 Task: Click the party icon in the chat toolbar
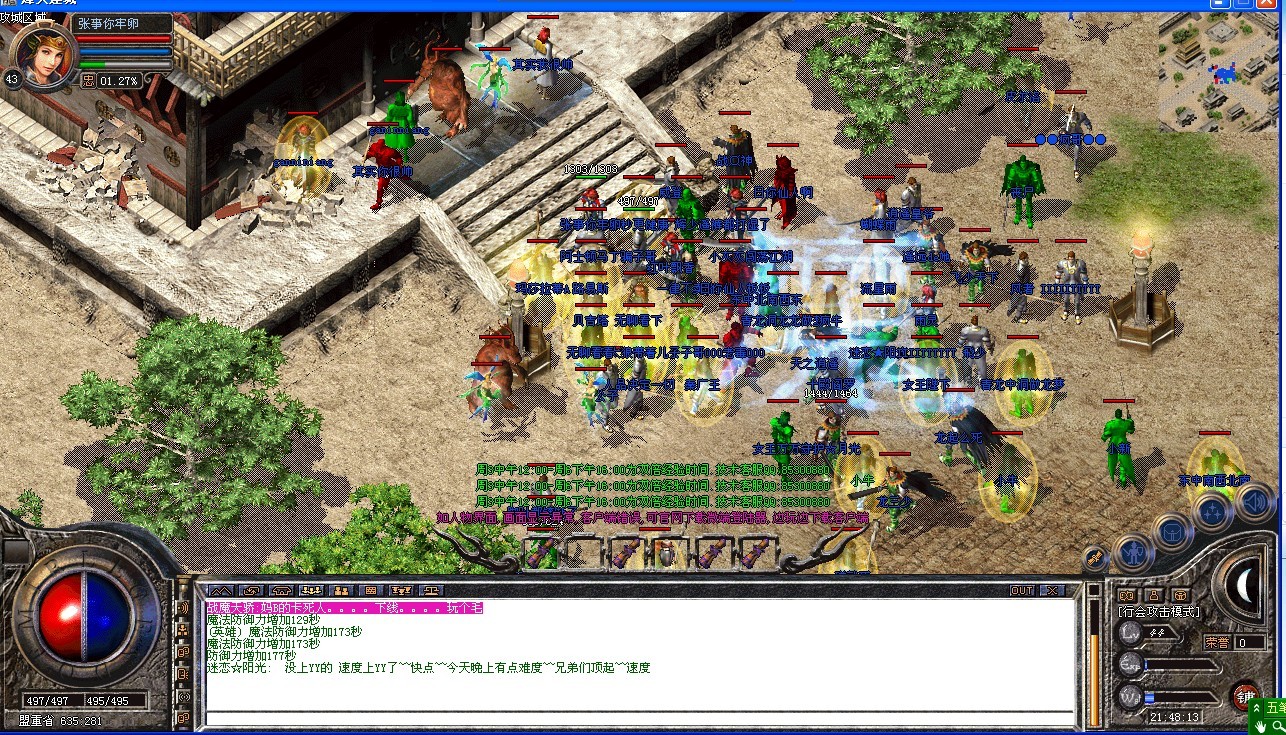[312, 590]
